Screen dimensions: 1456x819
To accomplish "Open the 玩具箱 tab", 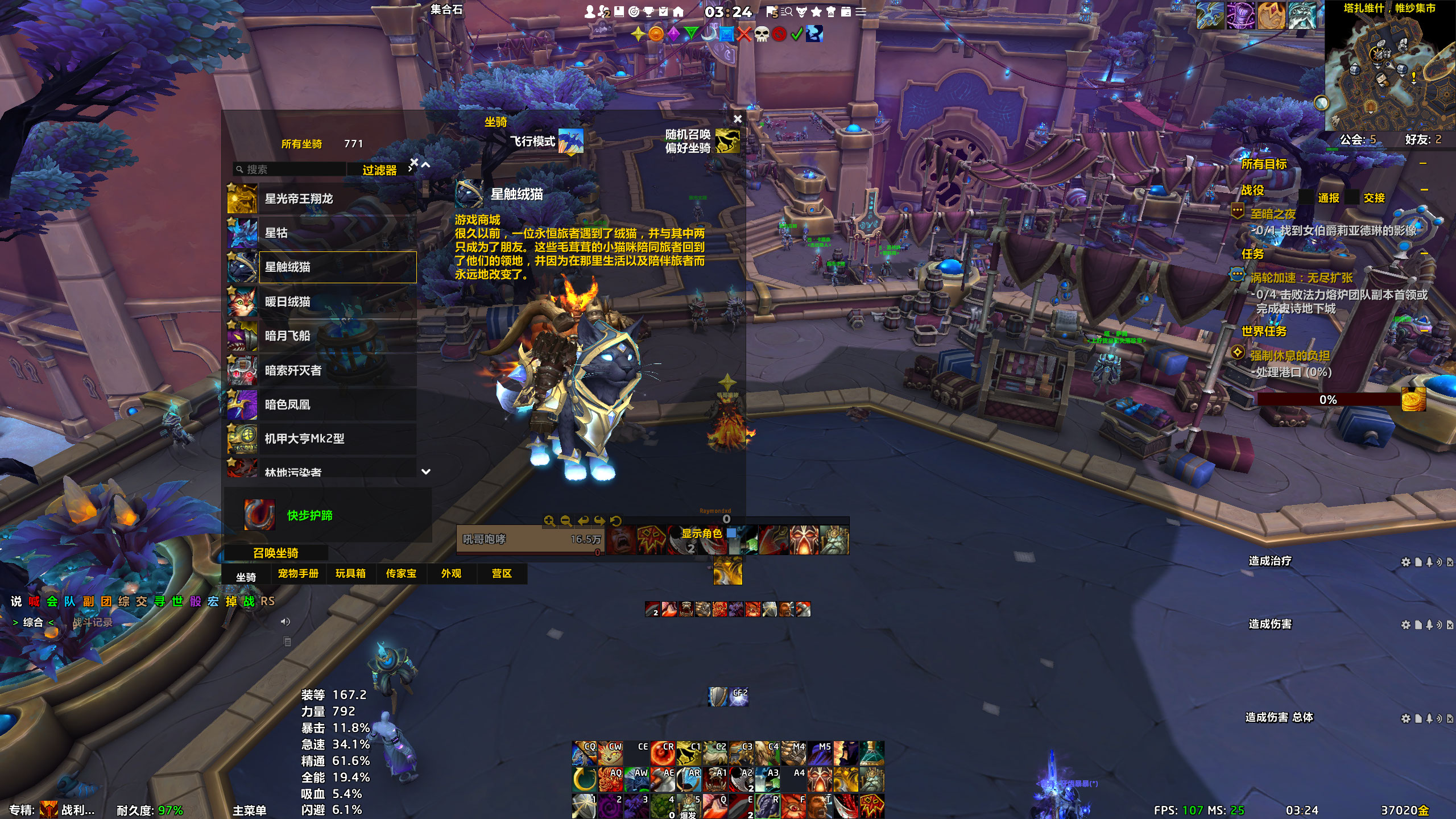I will pos(350,574).
